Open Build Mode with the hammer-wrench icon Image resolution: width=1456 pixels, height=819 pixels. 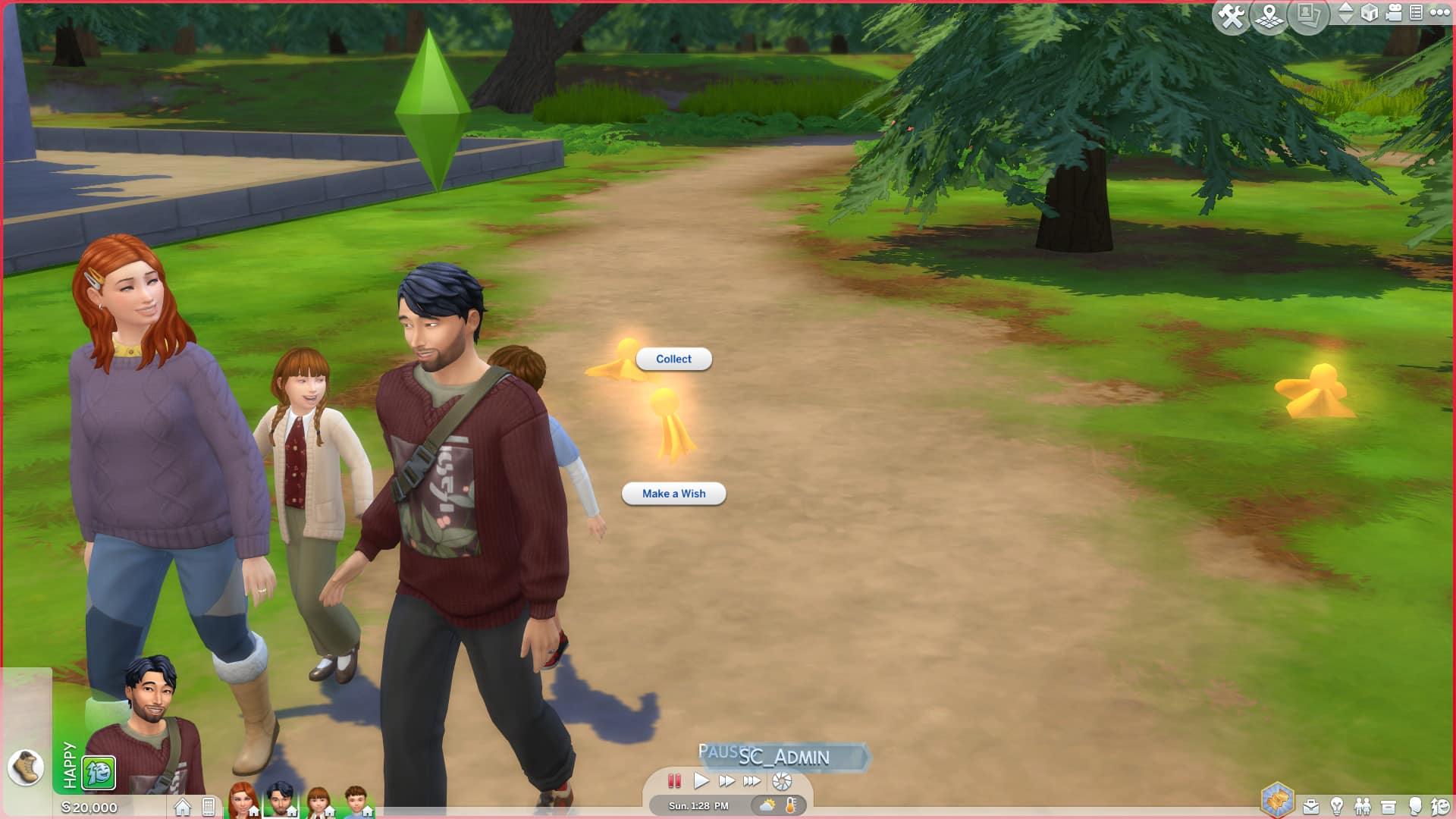coord(1231,16)
